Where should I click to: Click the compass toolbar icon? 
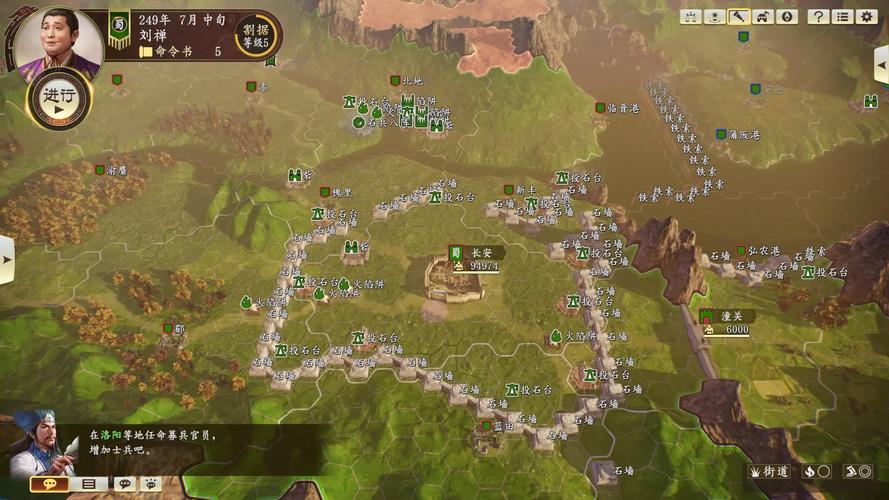tap(786, 17)
